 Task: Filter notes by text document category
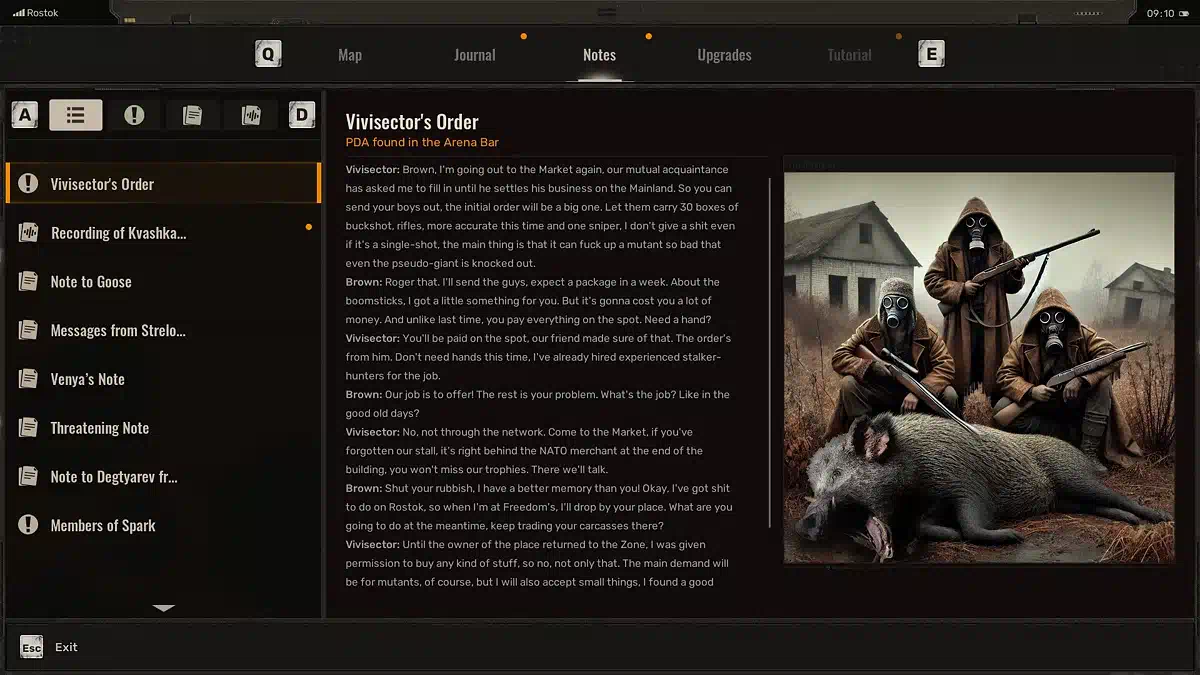pyautogui.click(x=192, y=115)
